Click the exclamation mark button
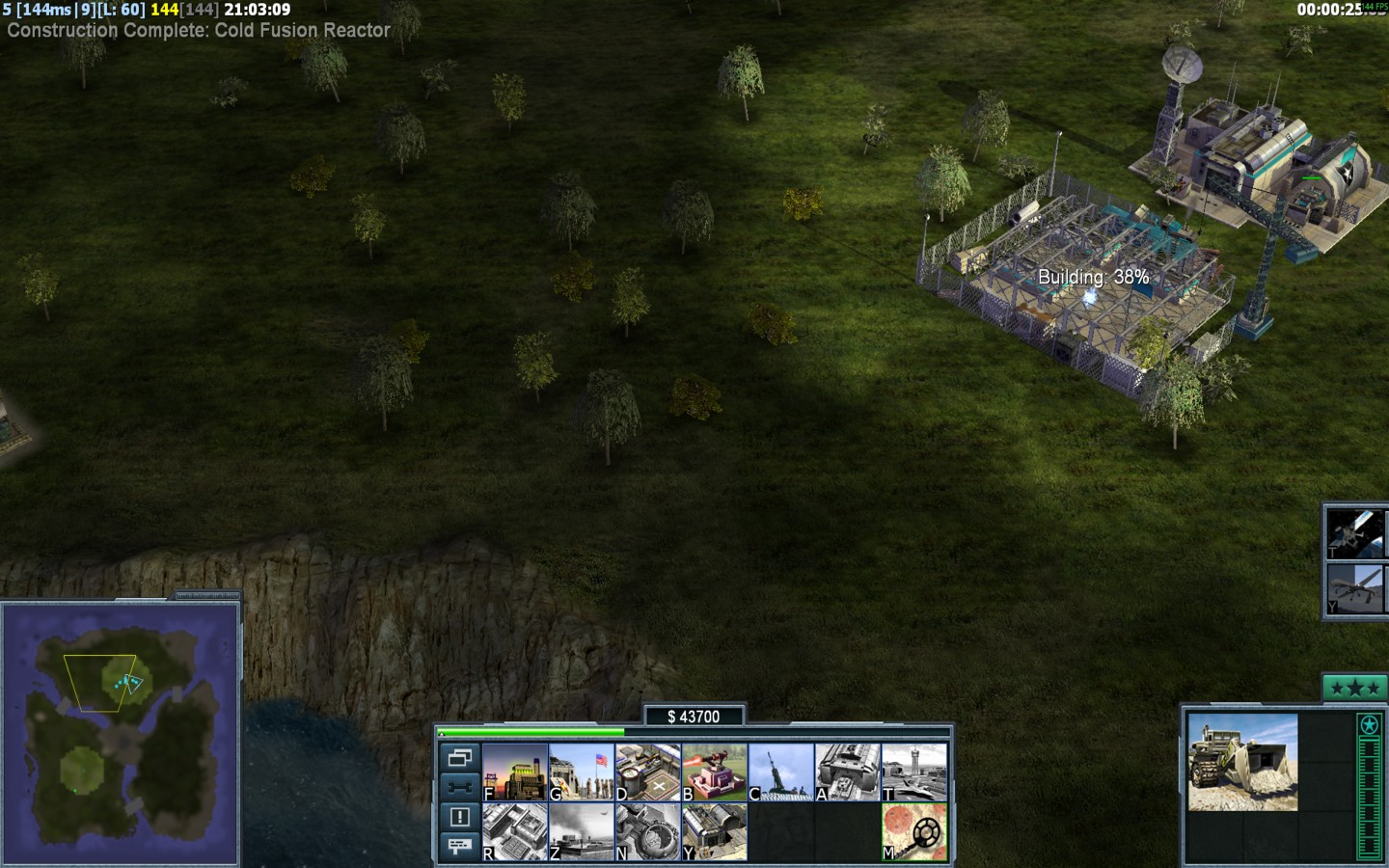 (x=460, y=817)
